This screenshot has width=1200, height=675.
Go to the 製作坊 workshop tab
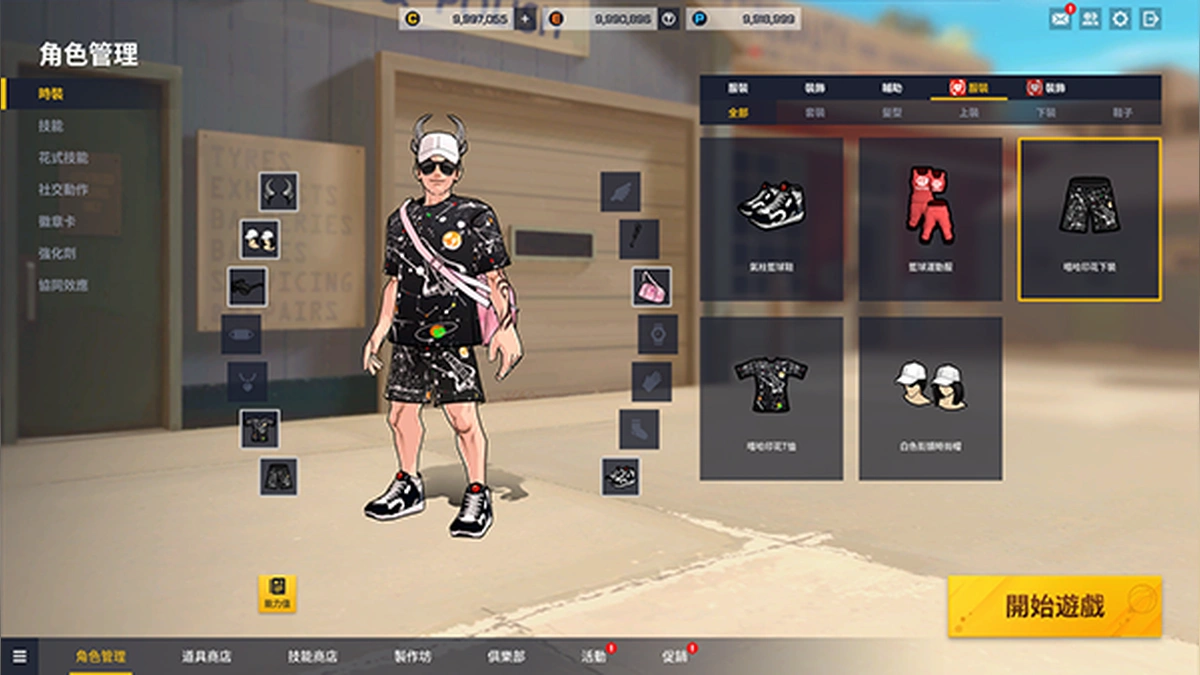point(412,657)
